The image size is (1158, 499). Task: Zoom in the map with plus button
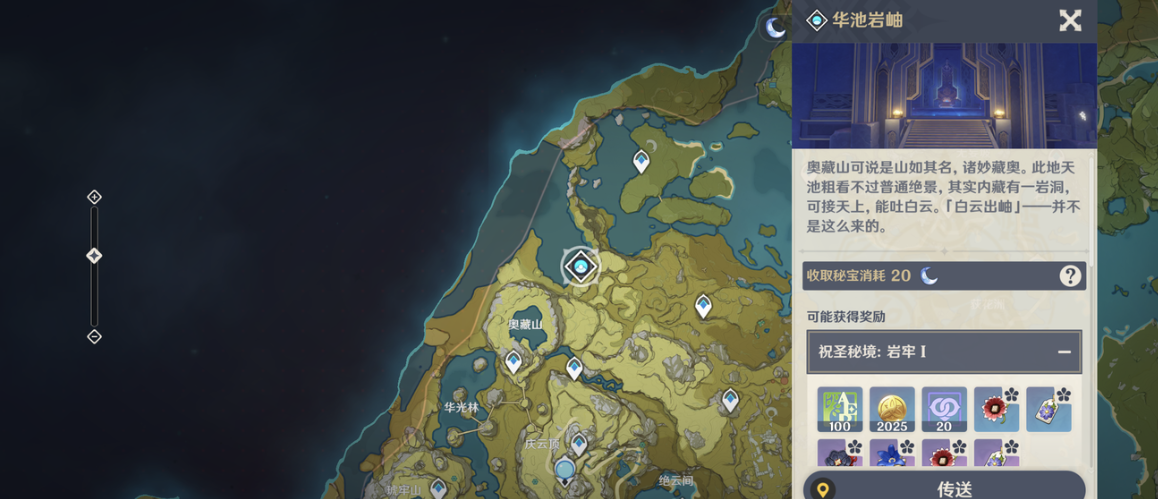[94, 197]
